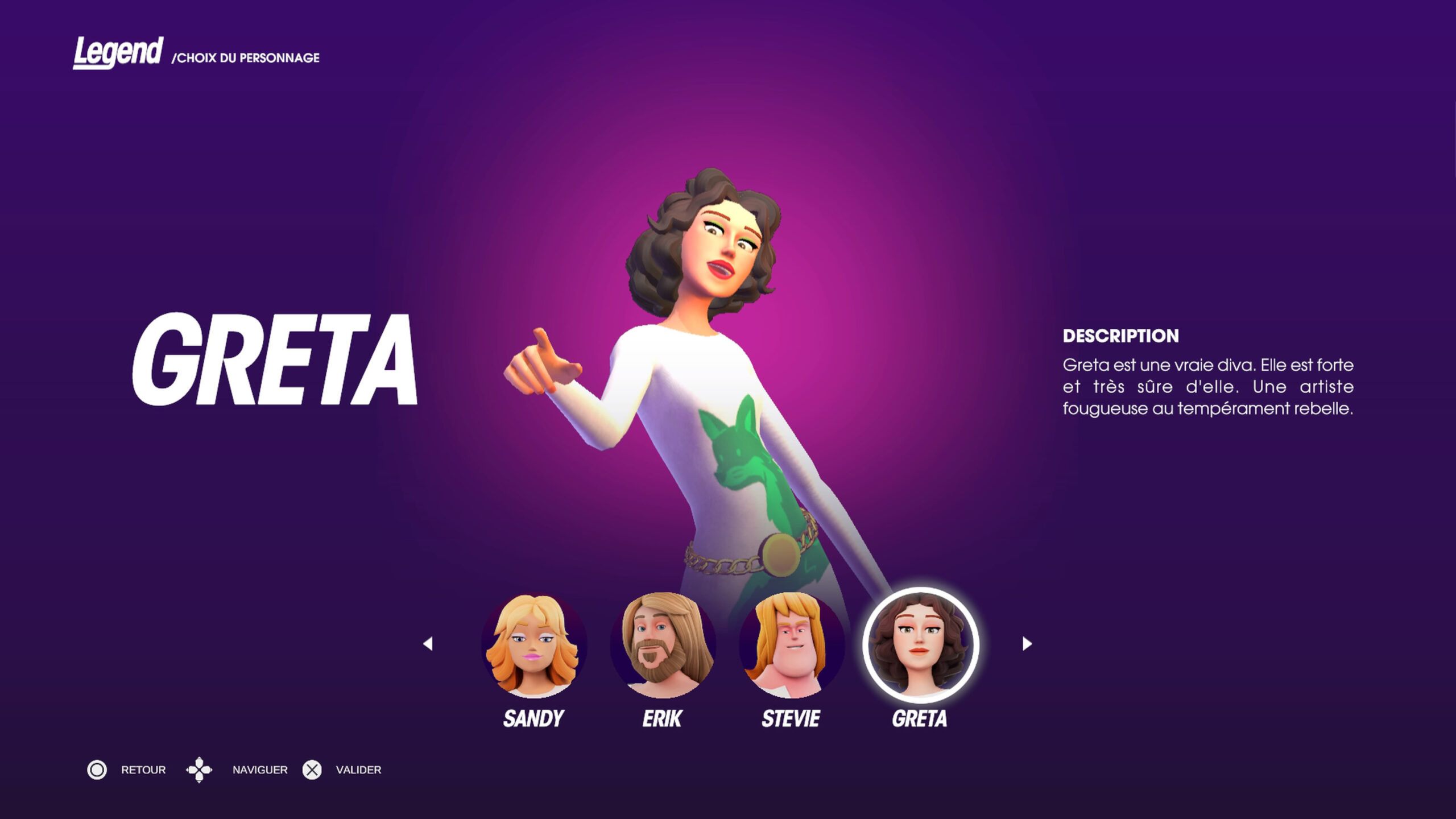
Task: Click the NAVIGUER label text
Action: (x=259, y=770)
